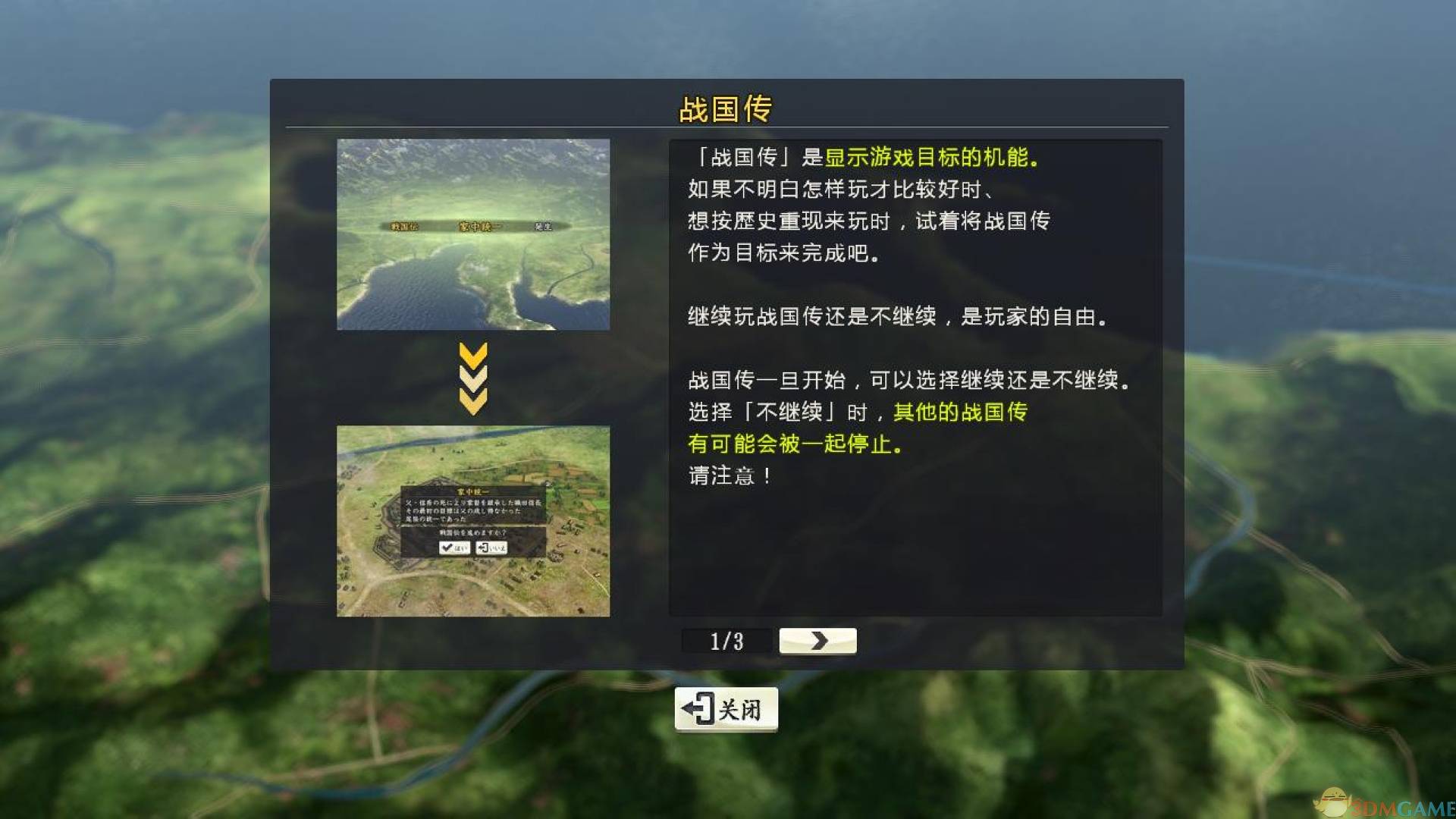This screenshot has width=1456, height=819.
Task: Advance pages using the chevron control
Action: coord(817,641)
